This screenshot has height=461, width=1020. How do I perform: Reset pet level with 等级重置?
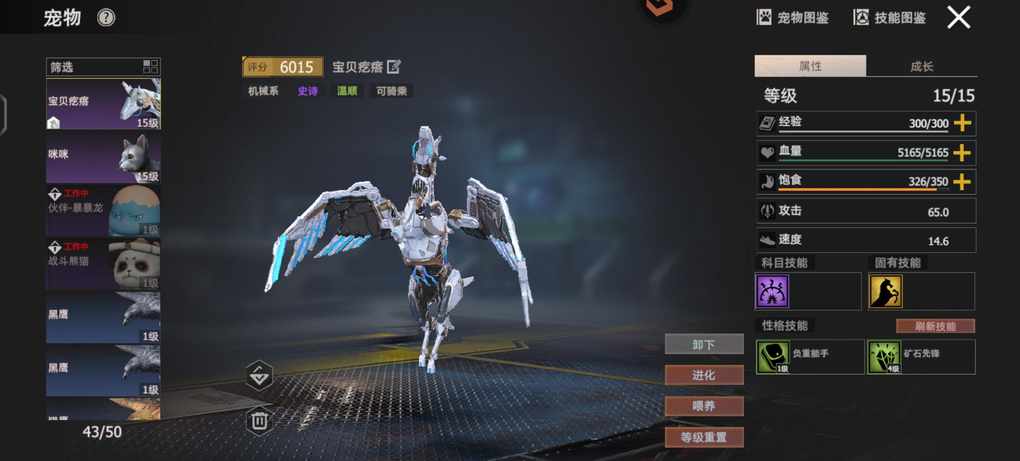pyautogui.click(x=704, y=437)
